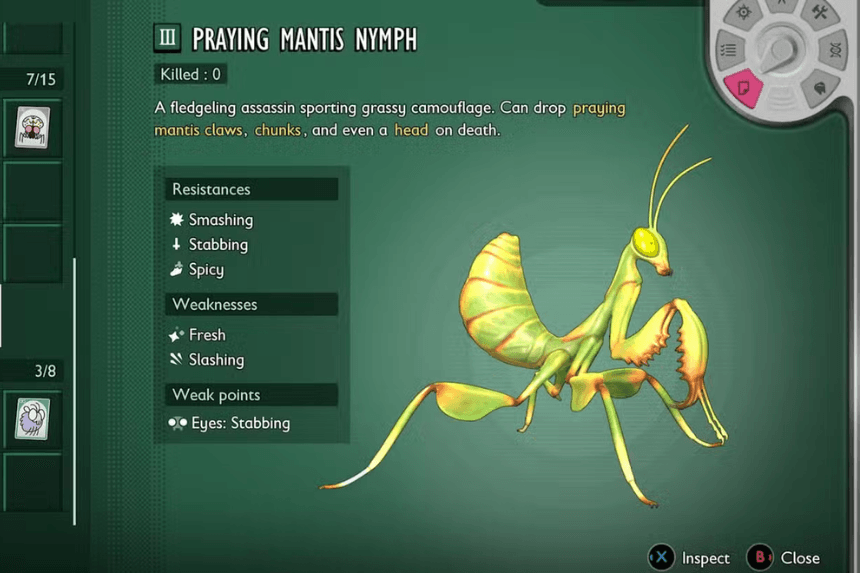Select the purple winged insect card
This screenshot has width=860, height=573.
coord(33,418)
